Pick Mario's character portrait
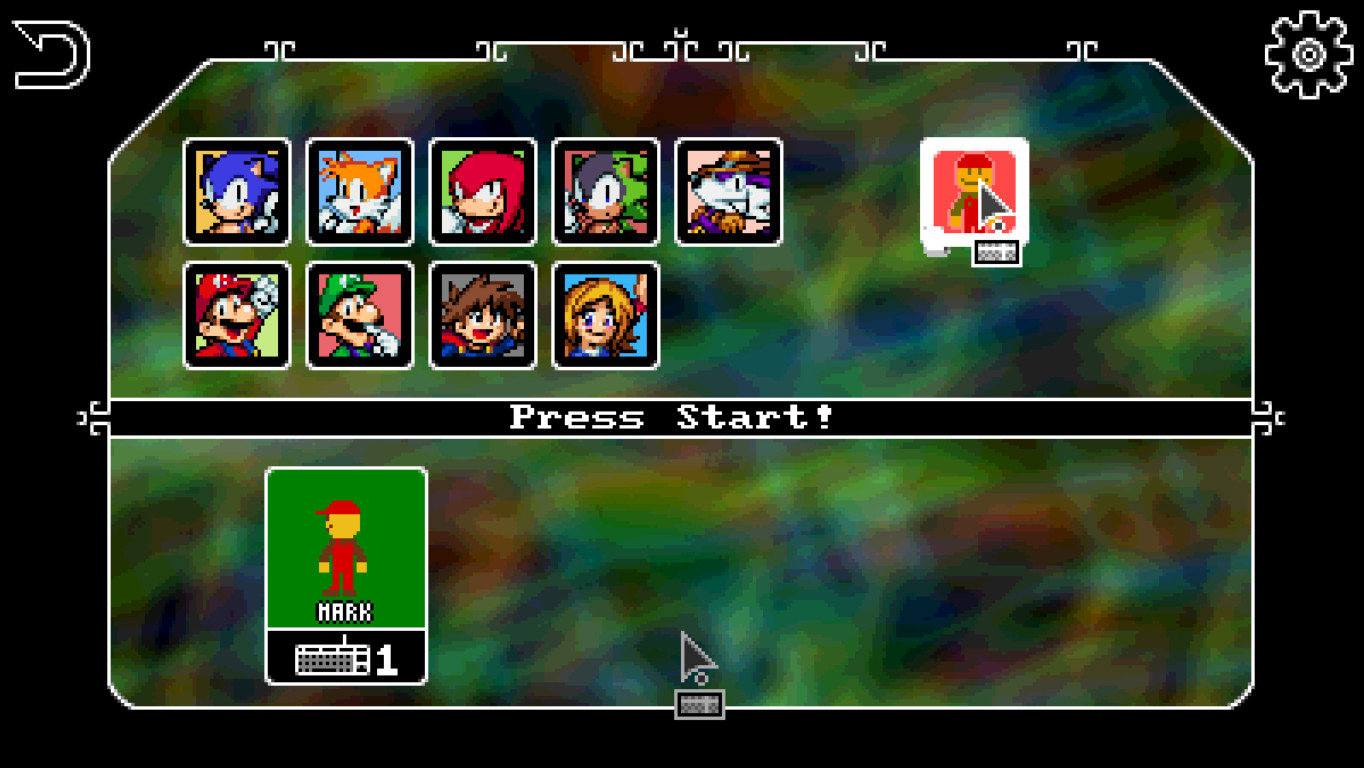Image resolution: width=1364 pixels, height=768 pixels. coord(238,316)
